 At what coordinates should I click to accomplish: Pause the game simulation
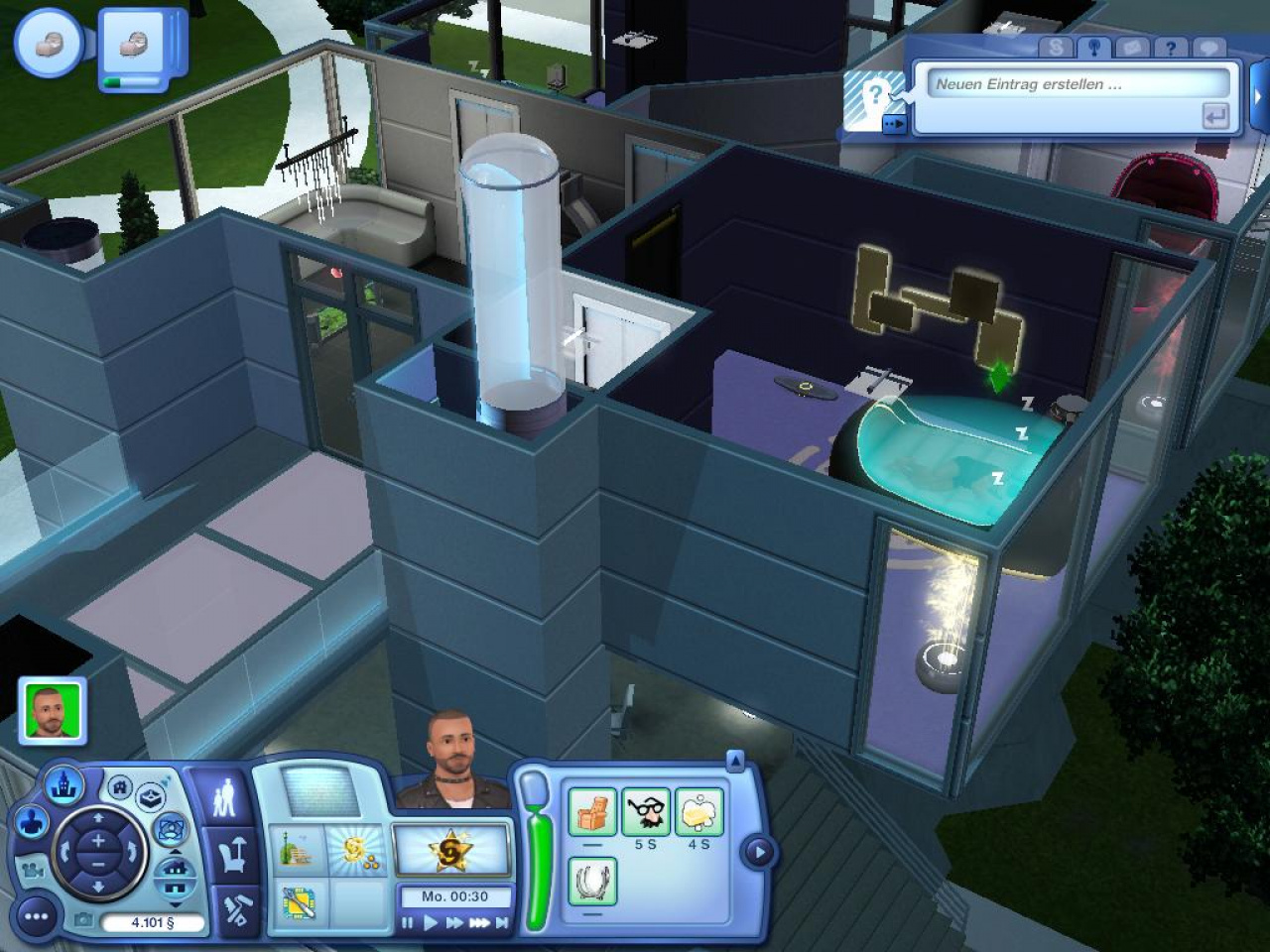(x=407, y=922)
